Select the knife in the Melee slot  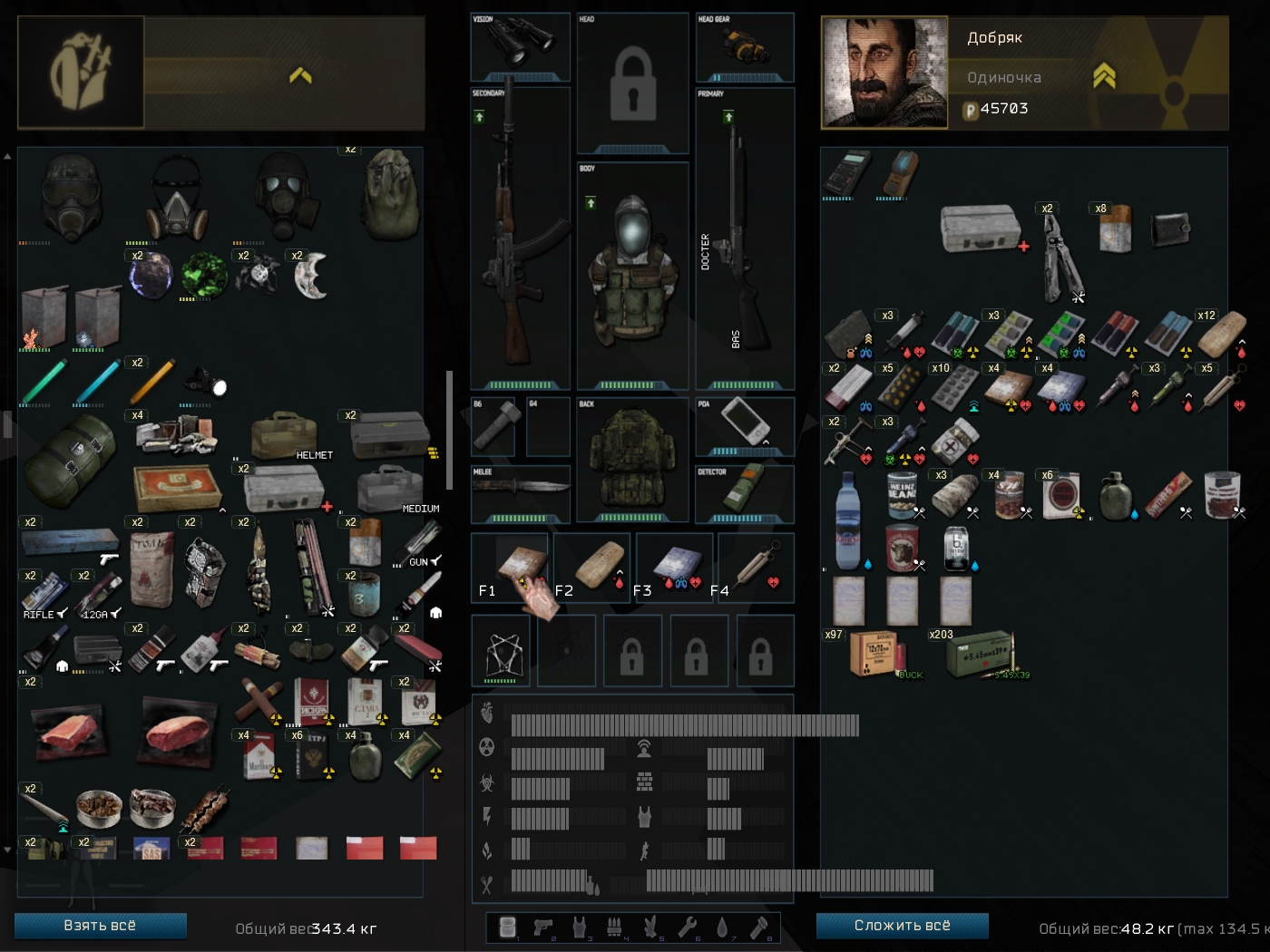(520, 488)
